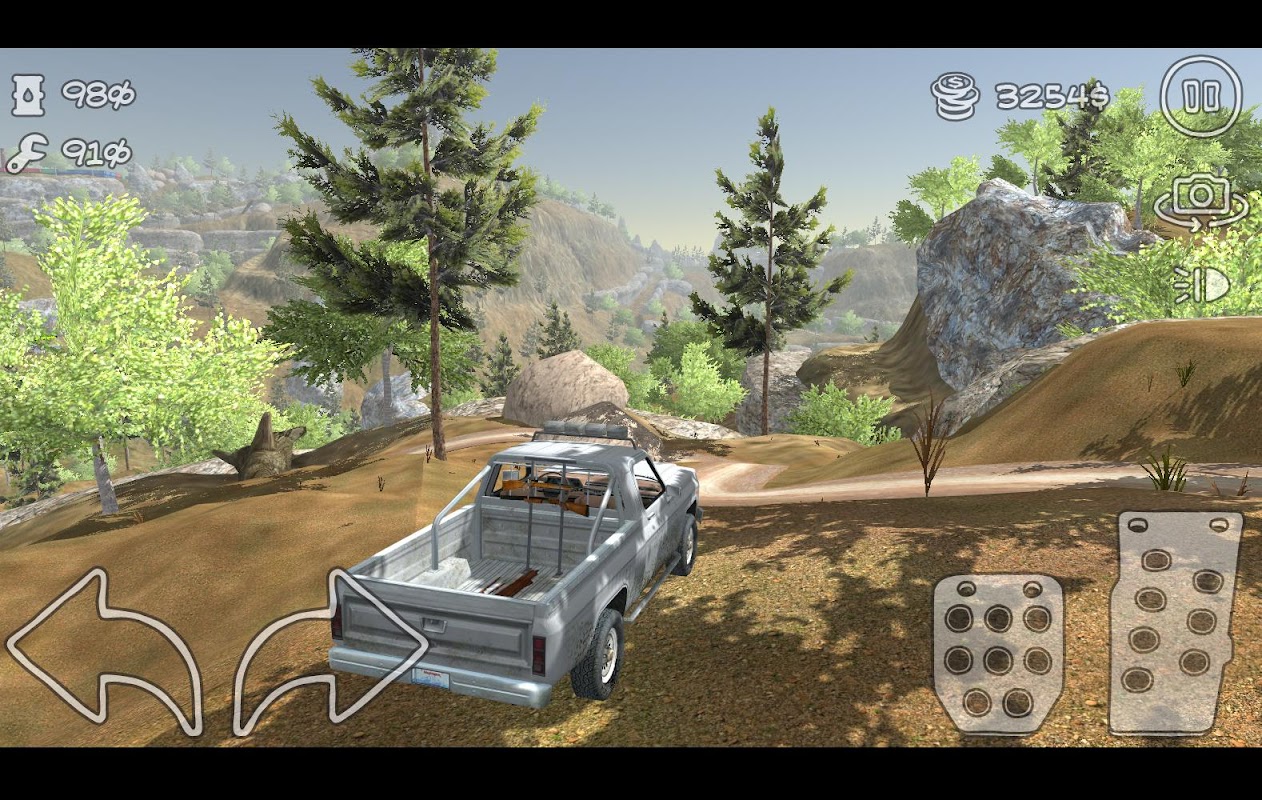Viewport: 1262px width, 800px height.
Task: Switch the camera view with the camera icon
Action: [x=1201, y=198]
